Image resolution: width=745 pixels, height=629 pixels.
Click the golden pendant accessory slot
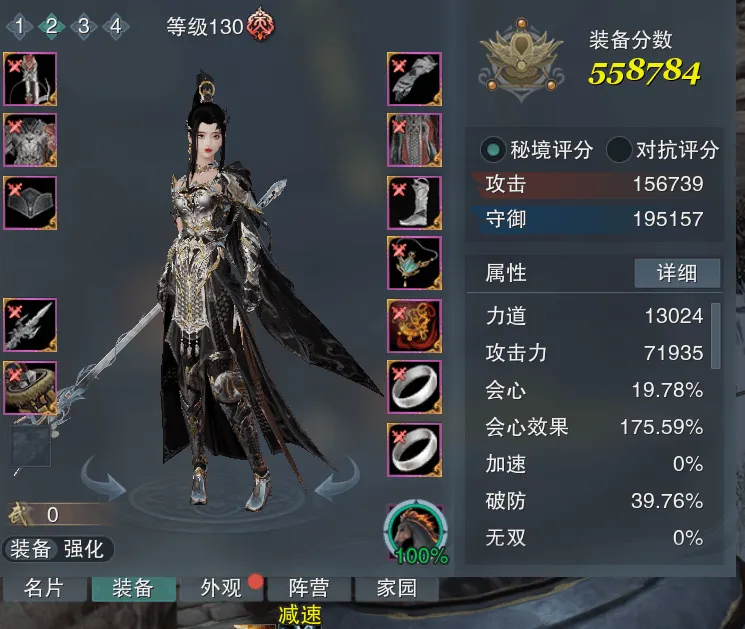tap(414, 325)
